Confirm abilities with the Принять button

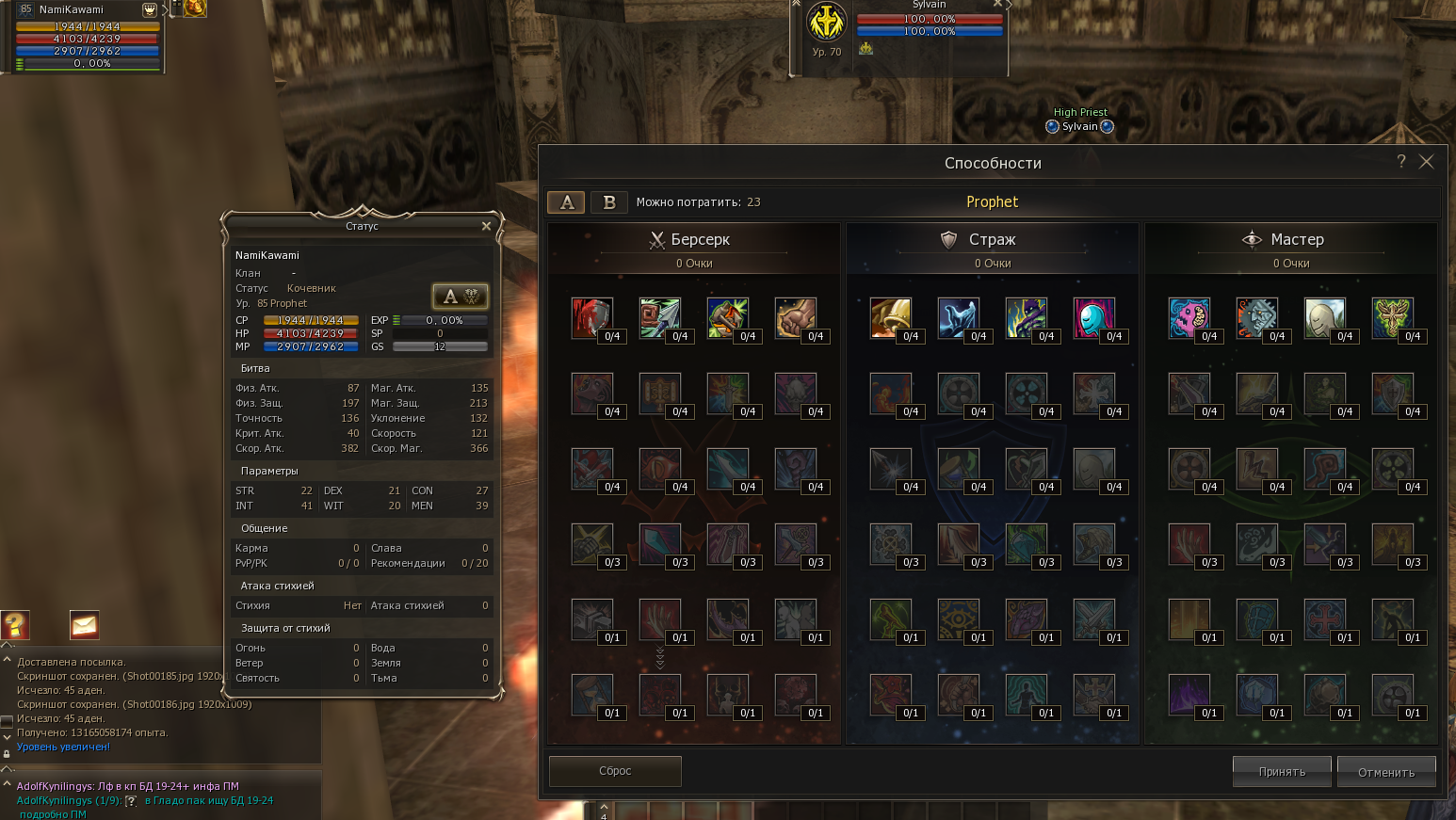click(1282, 772)
